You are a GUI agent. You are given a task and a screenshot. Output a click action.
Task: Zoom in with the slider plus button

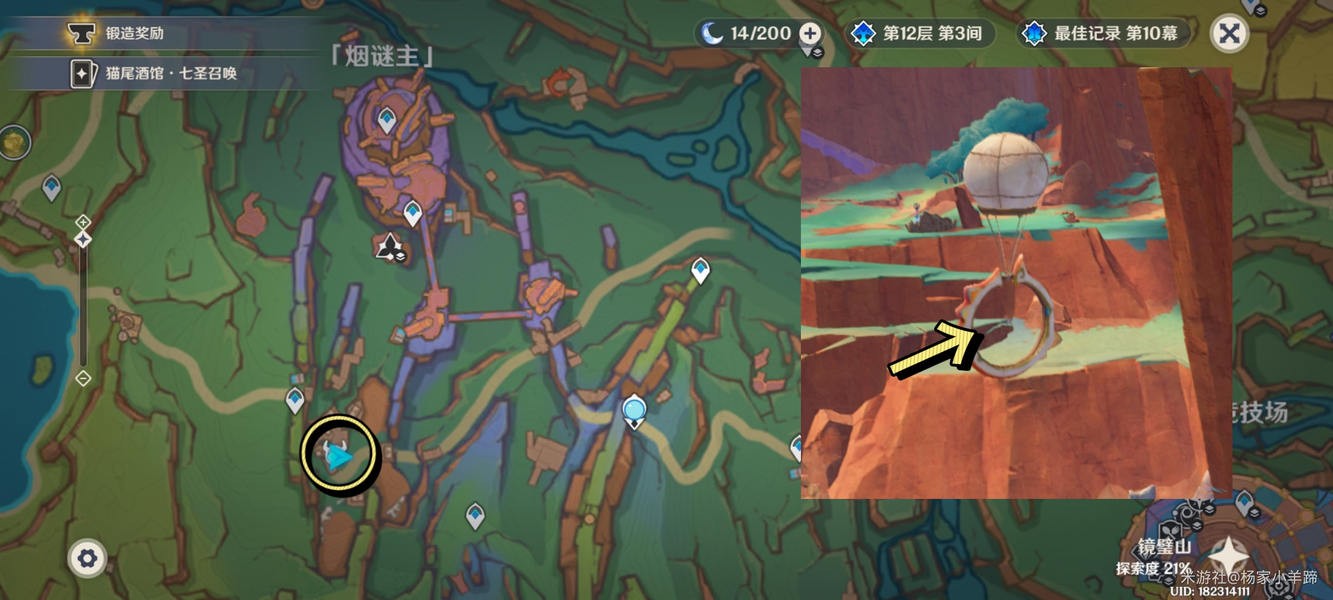point(83,221)
